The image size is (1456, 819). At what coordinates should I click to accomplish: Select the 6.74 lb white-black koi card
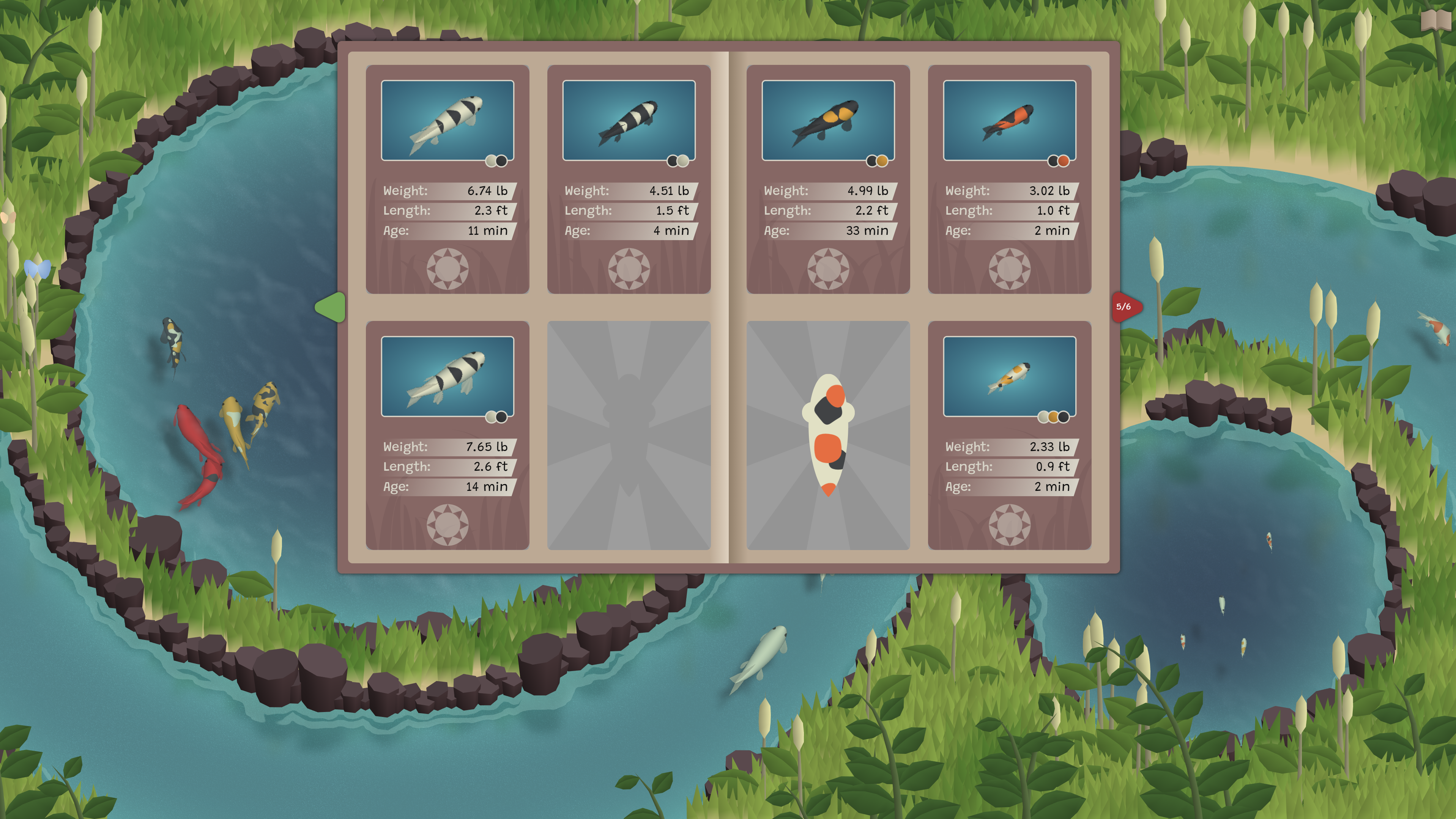coord(447,179)
